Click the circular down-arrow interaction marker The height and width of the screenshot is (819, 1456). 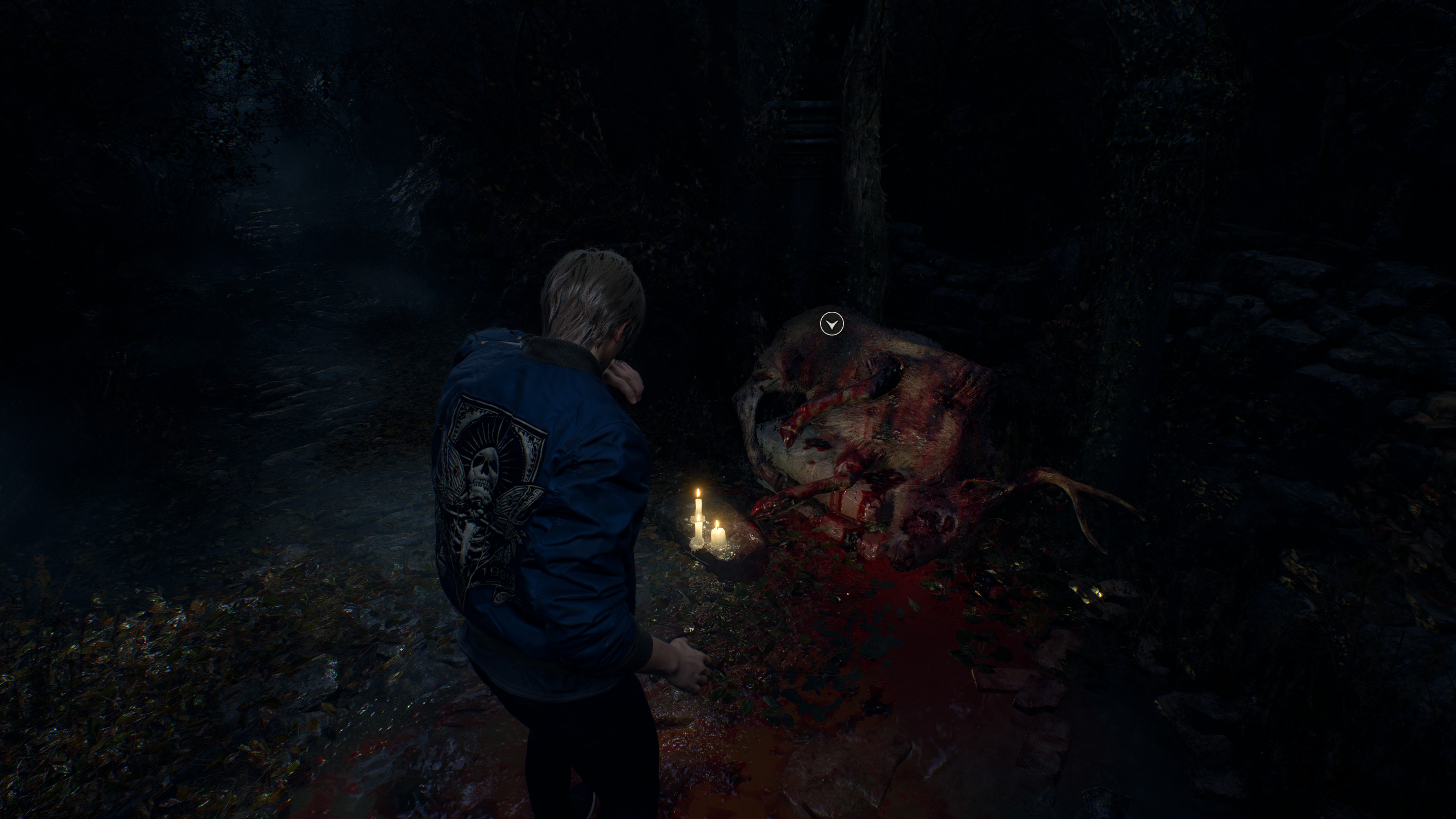832,325
